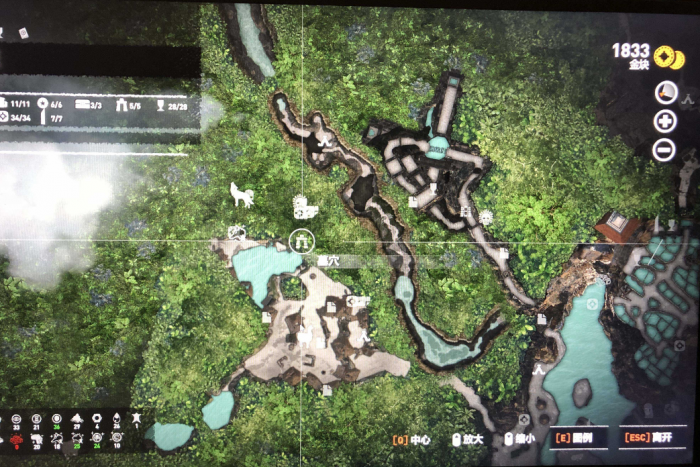
Task: Leave the map via 离开 button
Action: (649, 440)
